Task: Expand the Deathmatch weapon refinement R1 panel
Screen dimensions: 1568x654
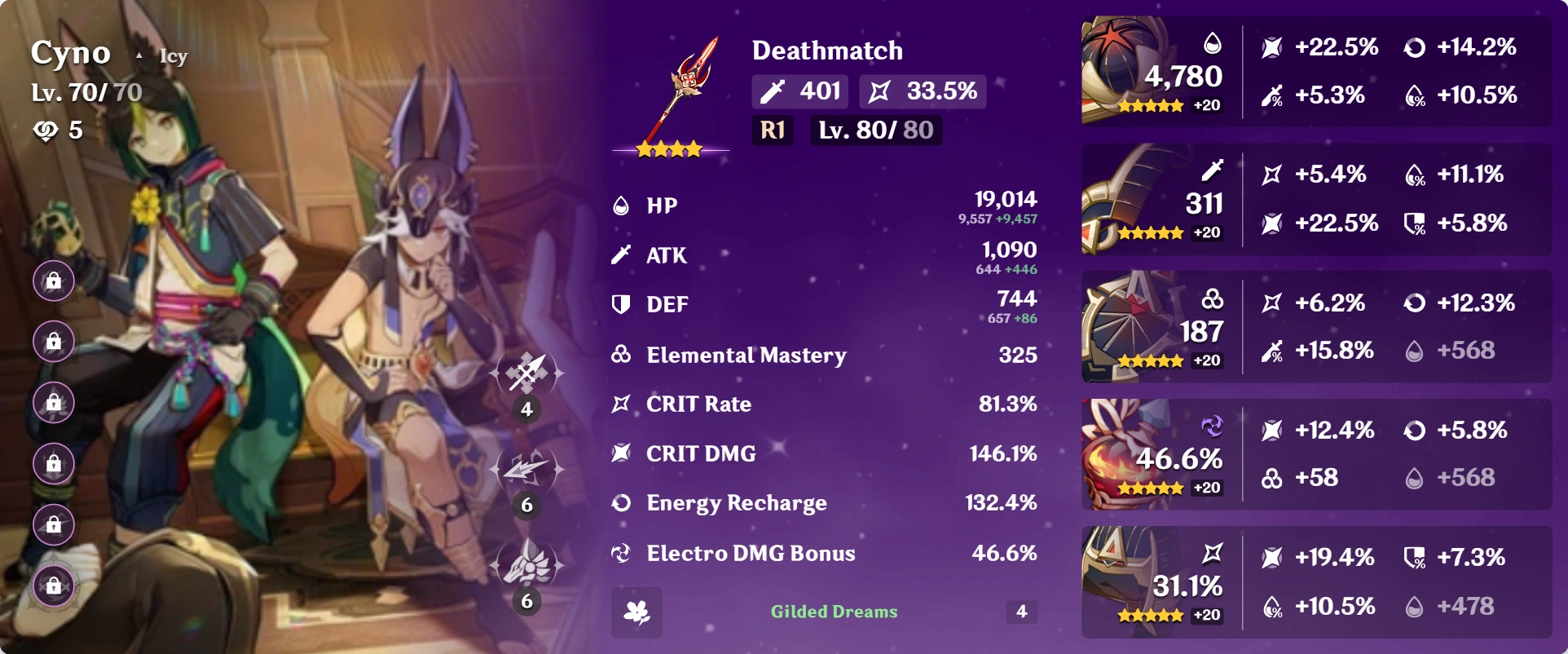Action: pyautogui.click(x=771, y=130)
